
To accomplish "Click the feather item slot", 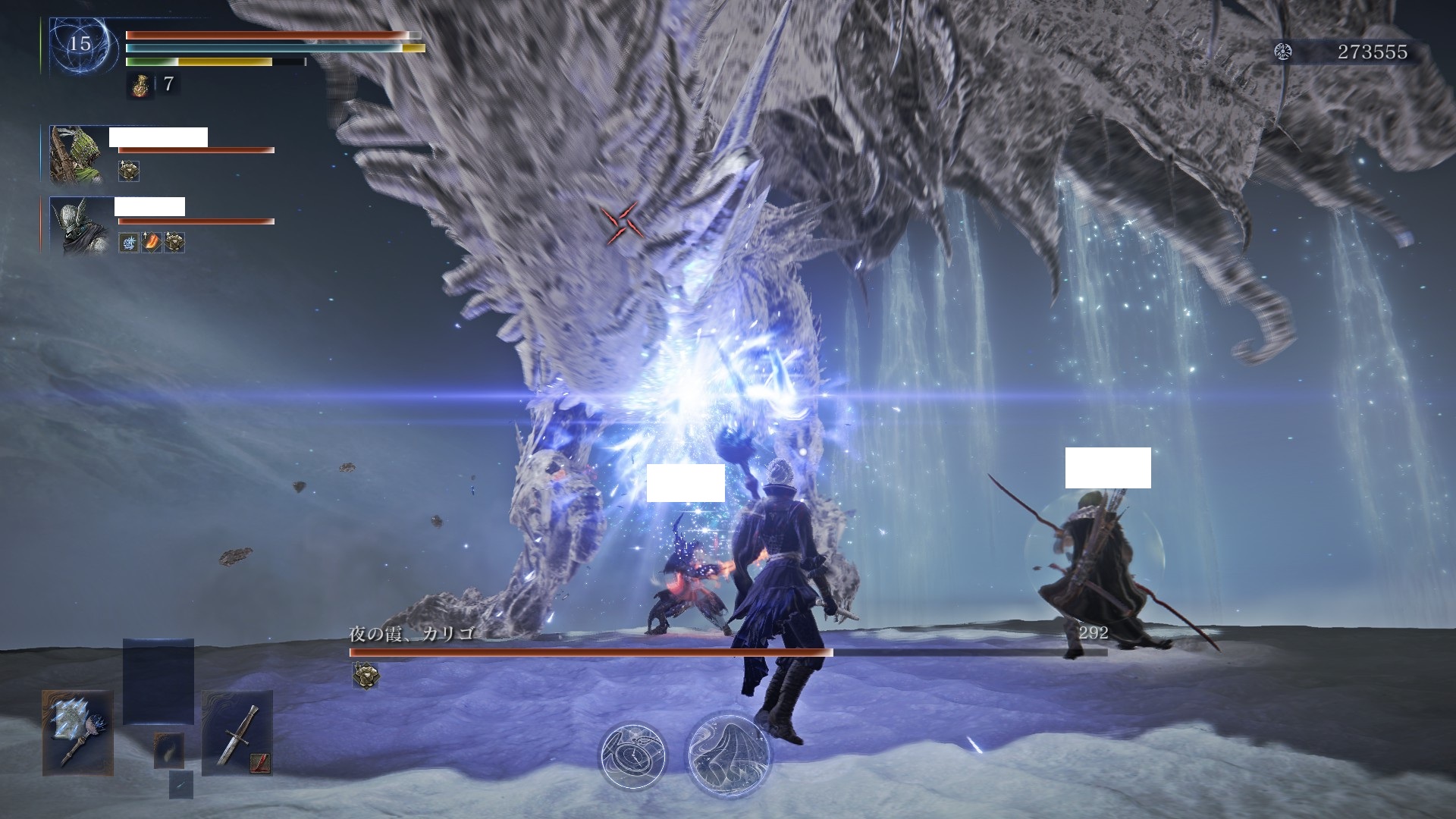I will click(x=168, y=750).
